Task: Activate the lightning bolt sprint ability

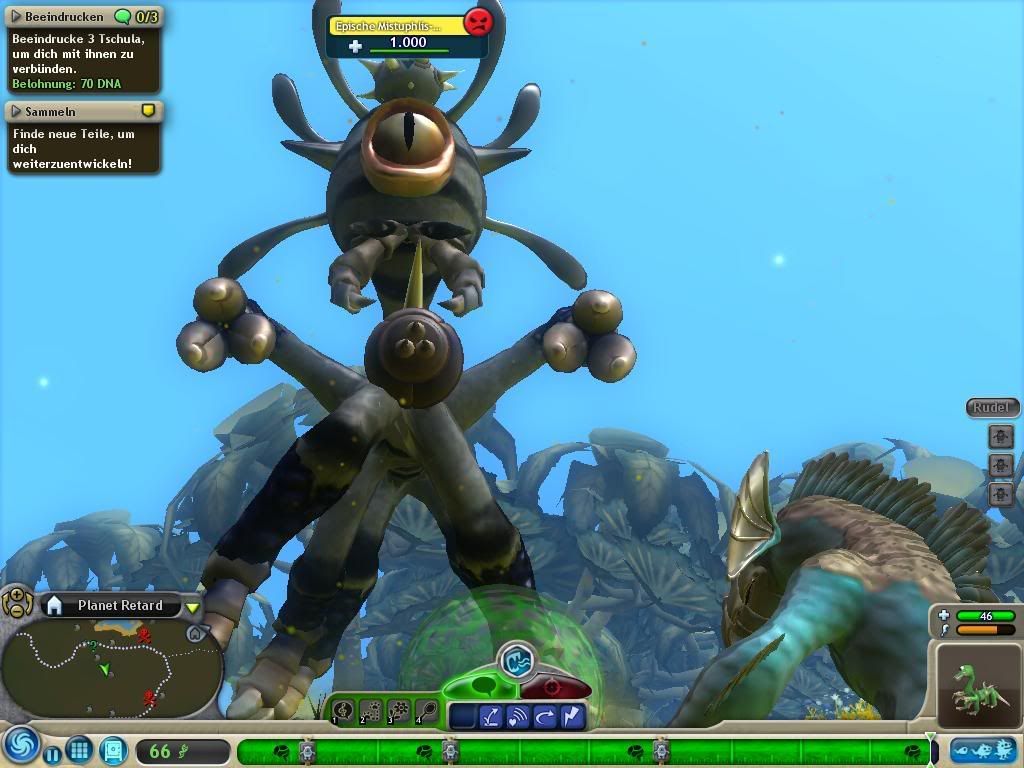Action: [x=574, y=716]
